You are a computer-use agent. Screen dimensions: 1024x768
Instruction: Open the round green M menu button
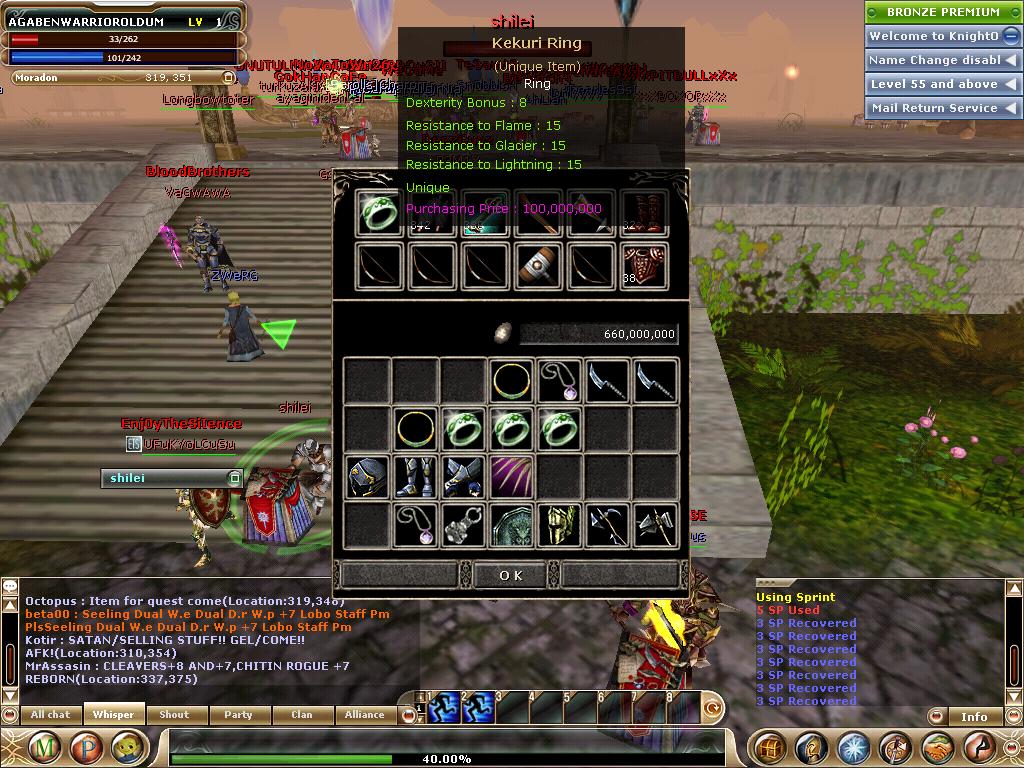point(44,748)
